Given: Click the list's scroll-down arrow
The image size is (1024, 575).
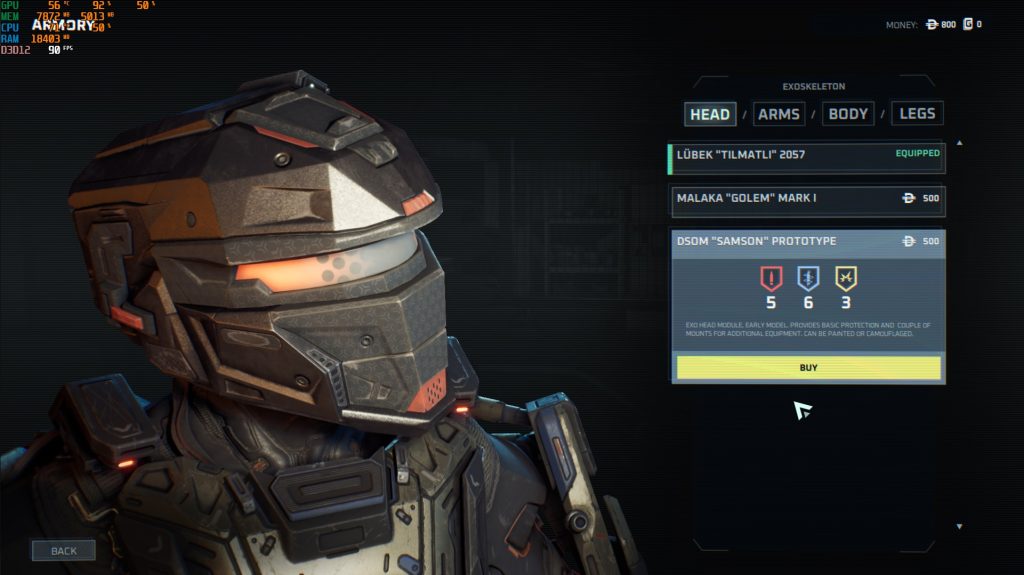Looking at the screenshot, I should pos(959,526).
